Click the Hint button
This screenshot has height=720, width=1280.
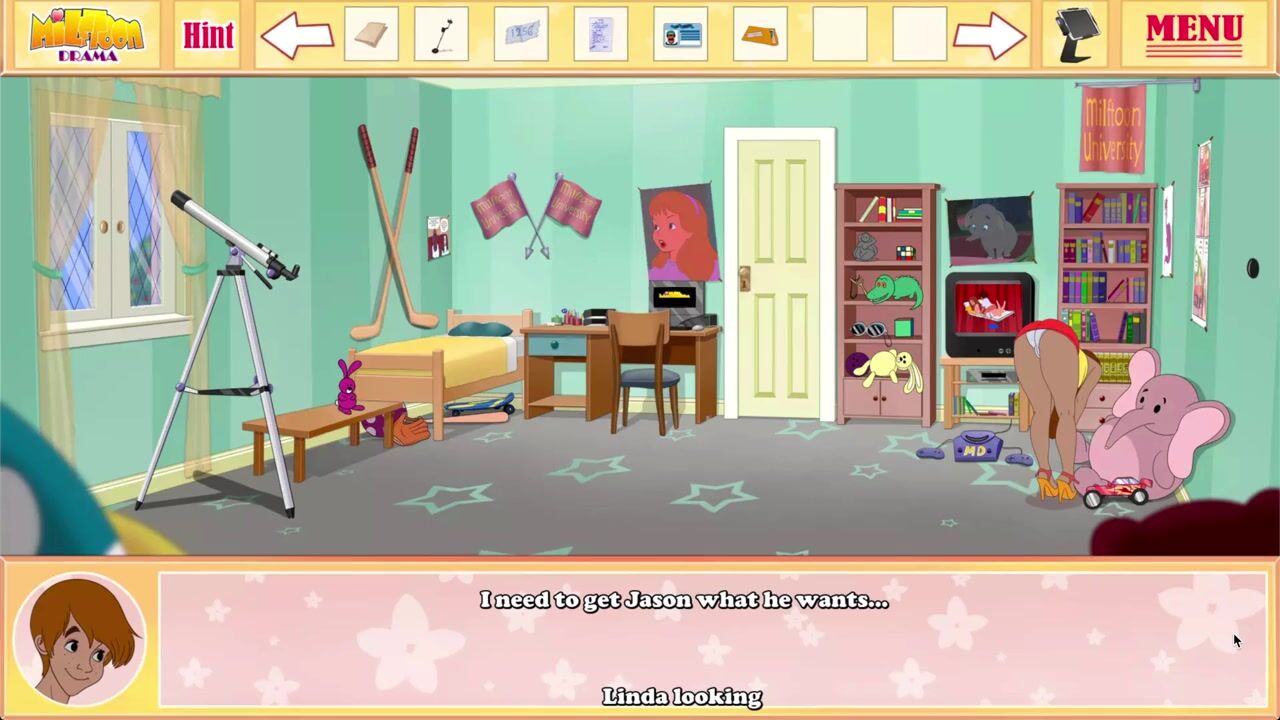(x=208, y=35)
